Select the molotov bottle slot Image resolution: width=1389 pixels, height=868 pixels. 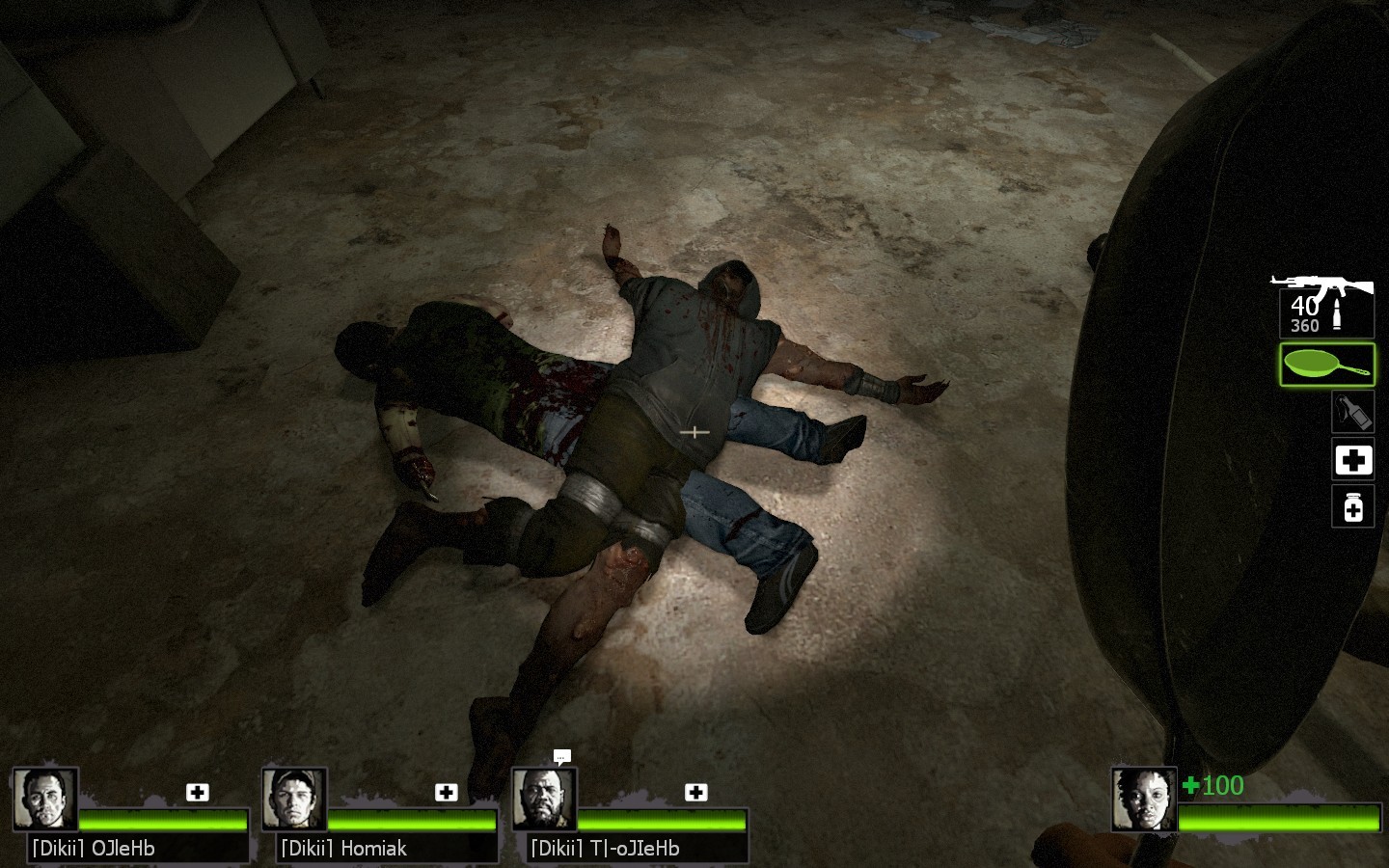tap(1352, 413)
